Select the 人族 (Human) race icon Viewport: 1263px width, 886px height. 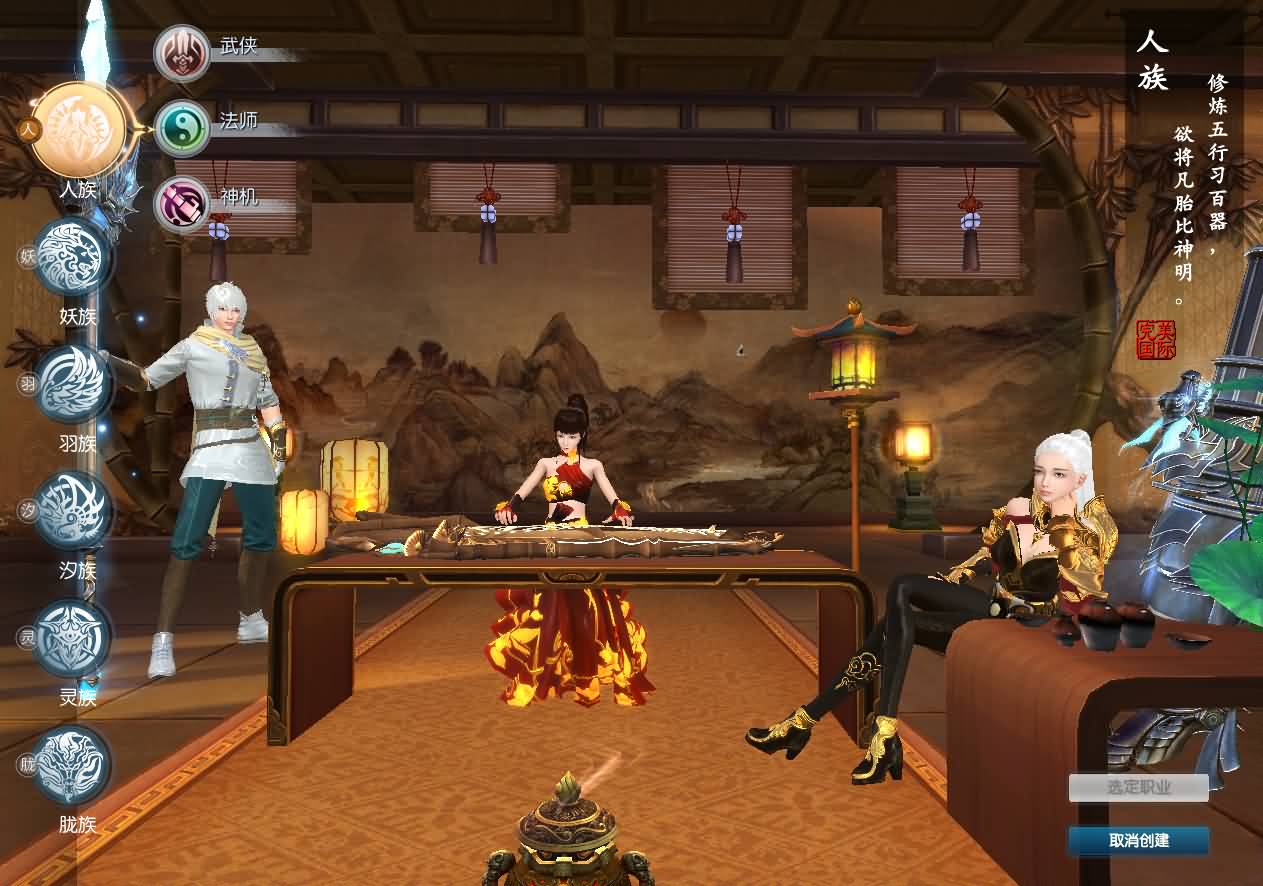point(79,130)
